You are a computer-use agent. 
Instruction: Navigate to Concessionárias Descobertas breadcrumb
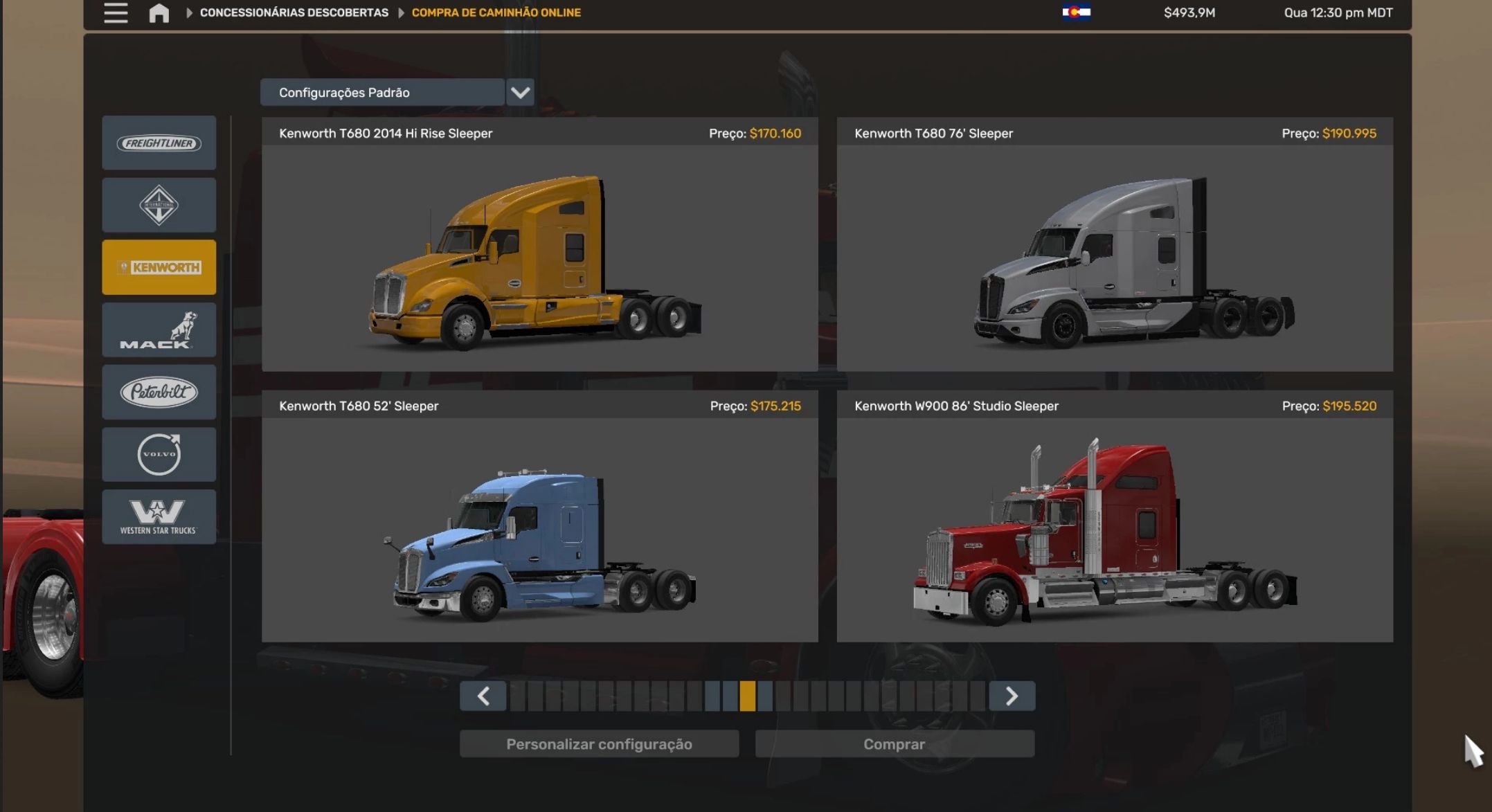point(294,12)
